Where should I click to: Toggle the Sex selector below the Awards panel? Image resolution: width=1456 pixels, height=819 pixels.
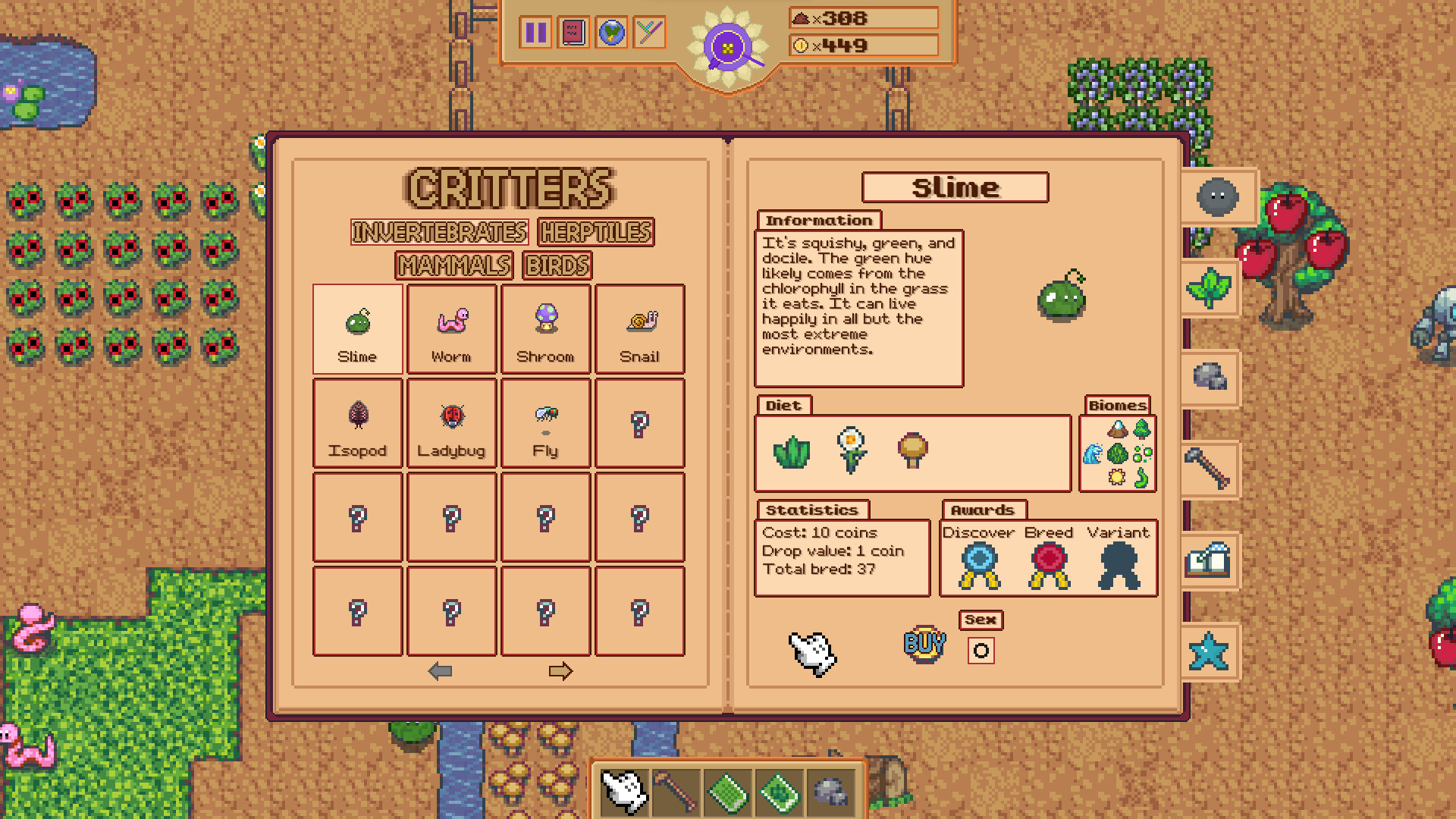[x=981, y=649]
